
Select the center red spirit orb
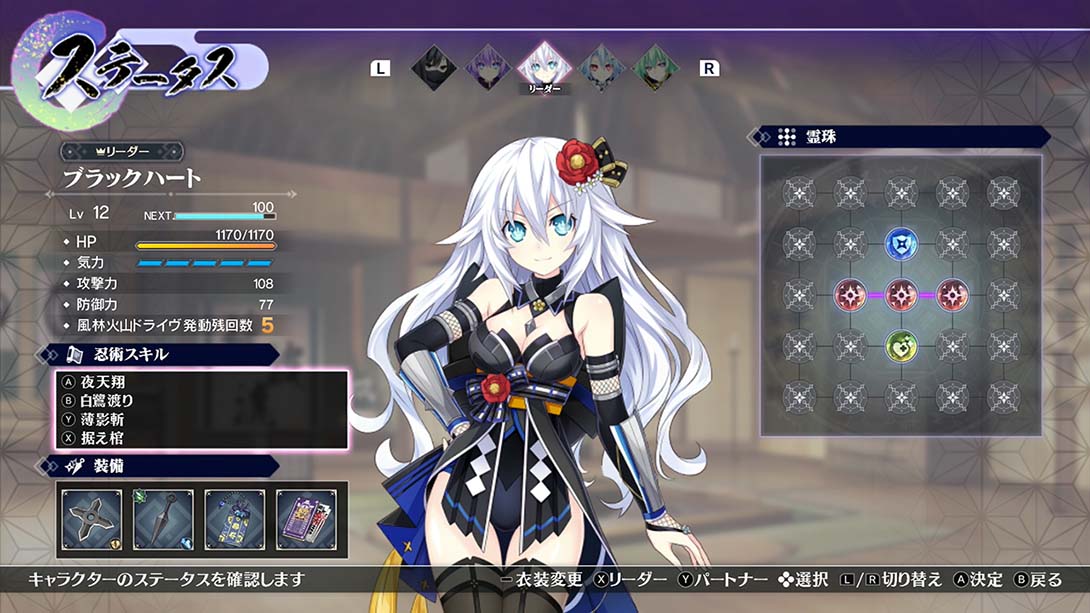(x=901, y=294)
